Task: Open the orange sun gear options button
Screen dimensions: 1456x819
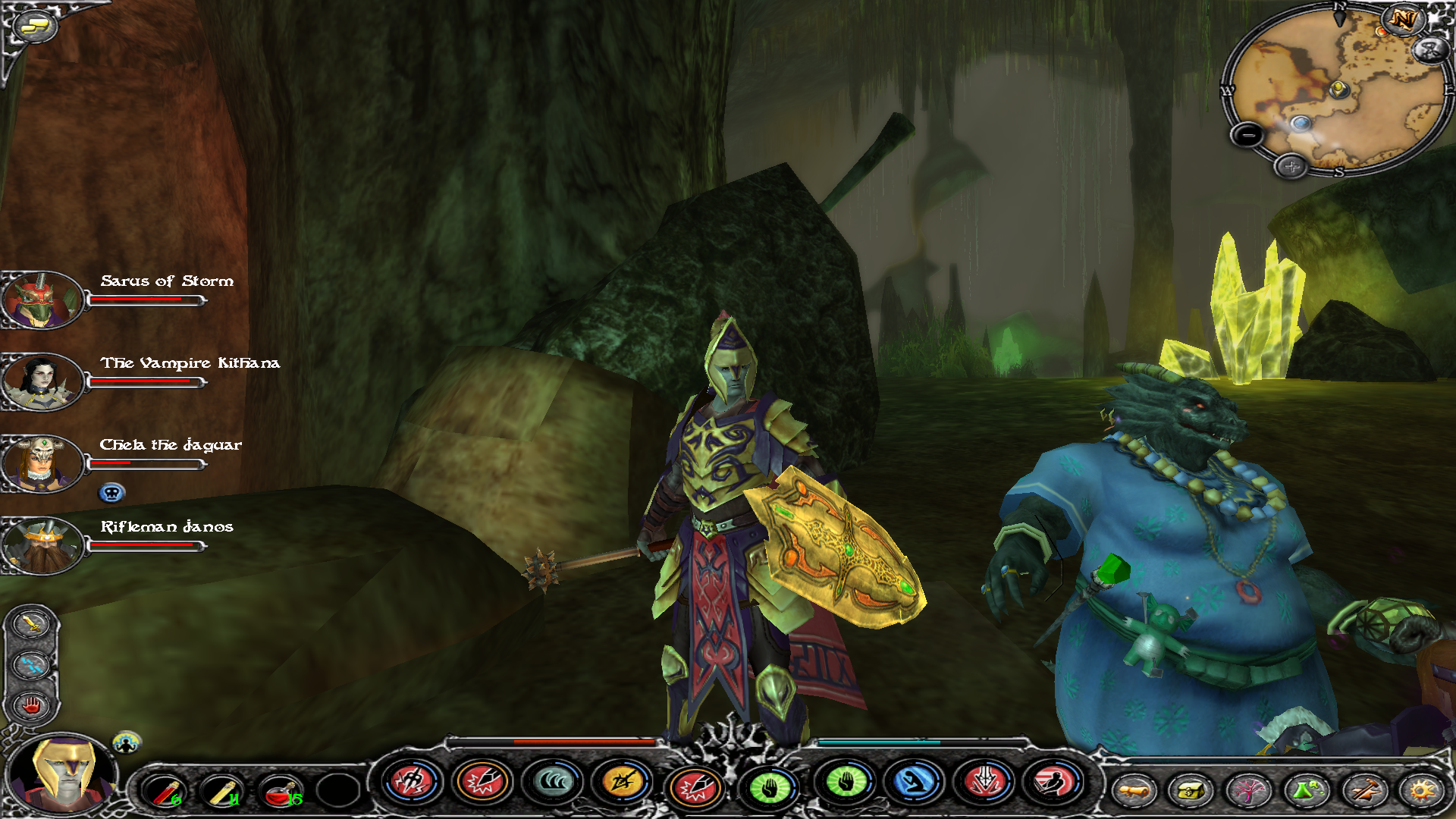Action: point(1421,791)
